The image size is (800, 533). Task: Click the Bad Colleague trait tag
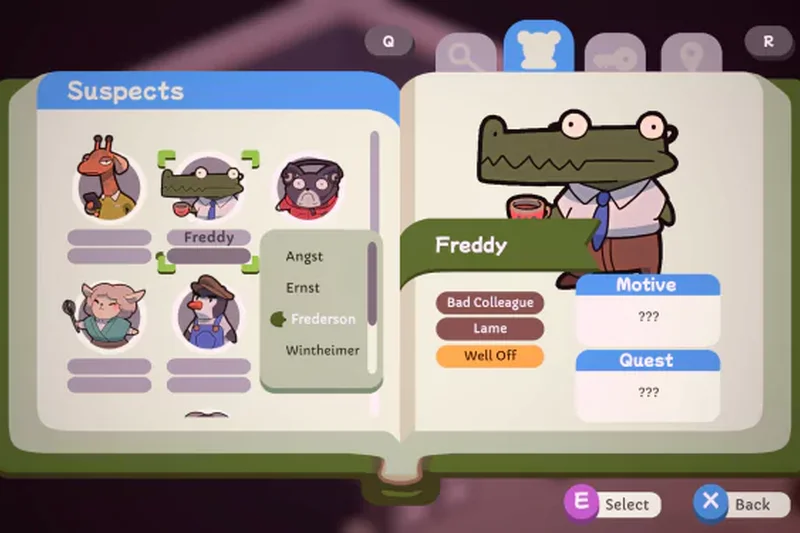490,302
